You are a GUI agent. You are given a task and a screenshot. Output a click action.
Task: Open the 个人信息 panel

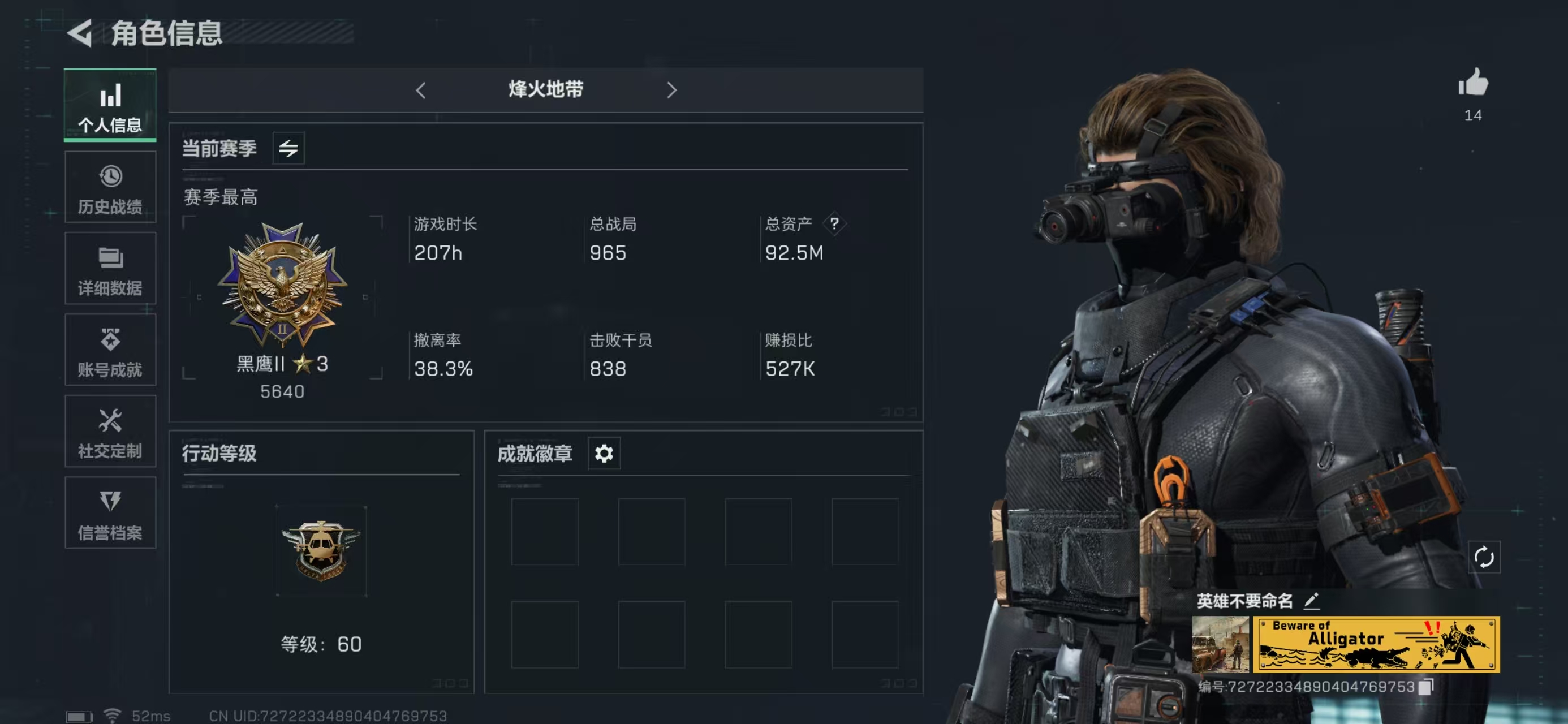[110, 105]
